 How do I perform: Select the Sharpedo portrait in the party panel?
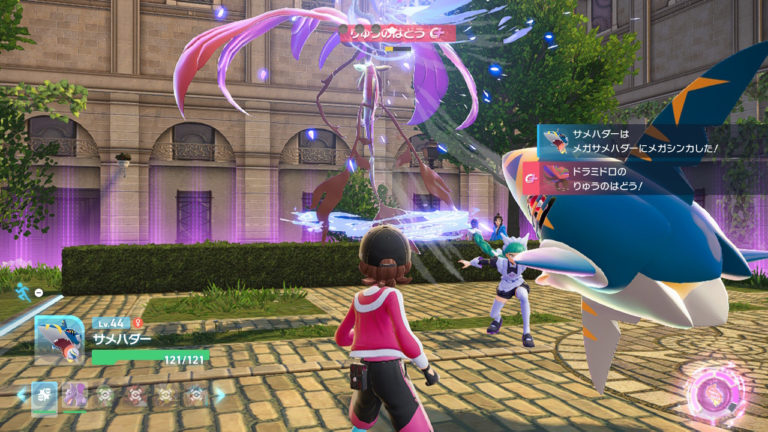tap(58, 340)
